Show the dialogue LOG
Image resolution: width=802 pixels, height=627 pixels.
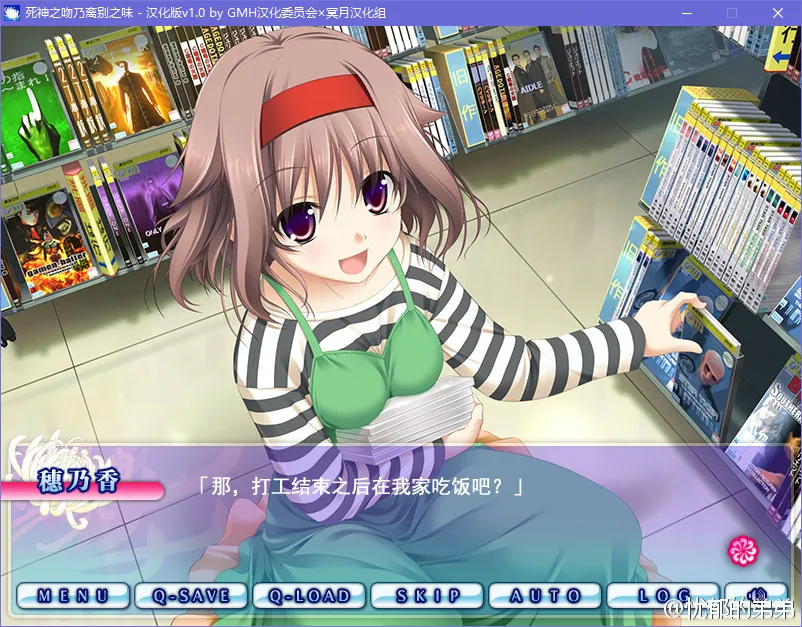[x=662, y=596]
